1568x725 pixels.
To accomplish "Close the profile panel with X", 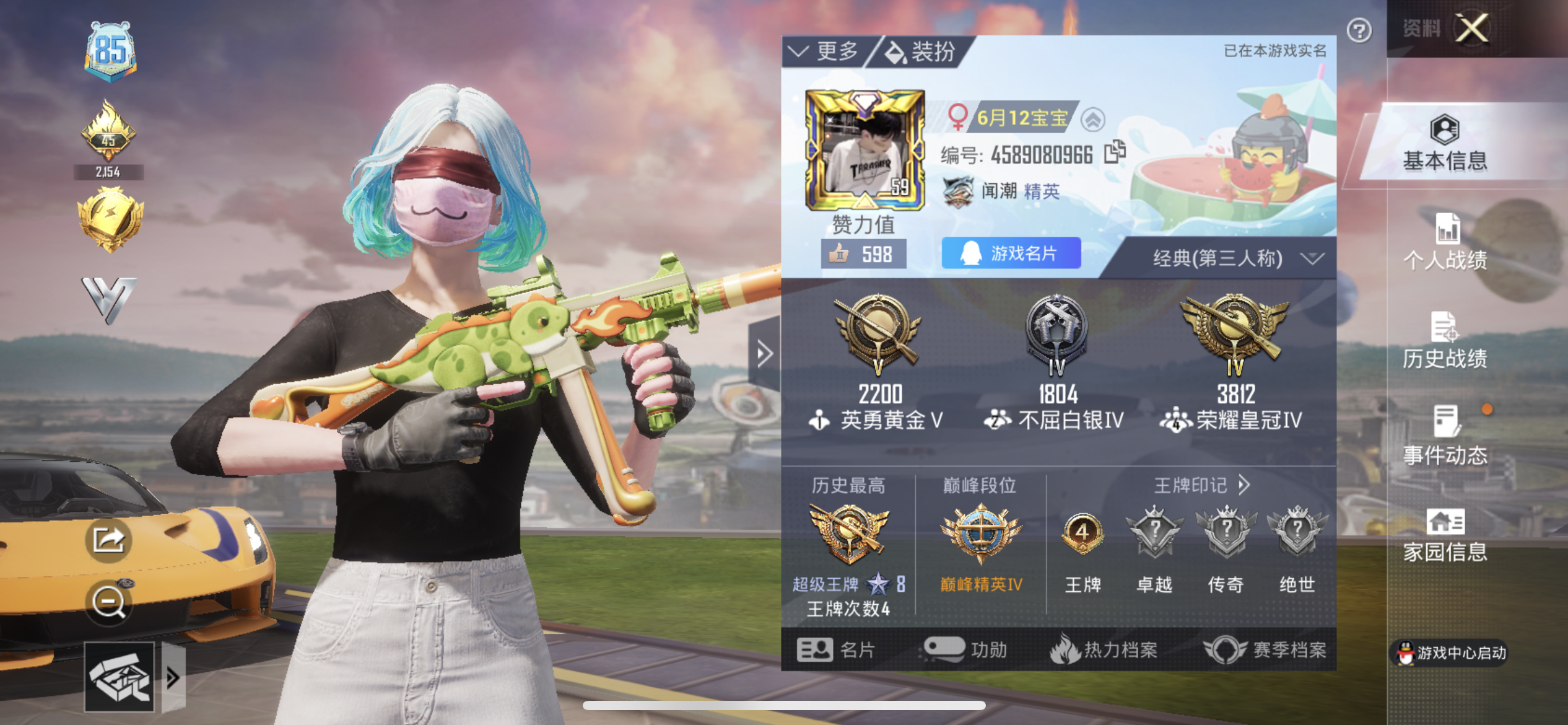I will [x=1471, y=29].
